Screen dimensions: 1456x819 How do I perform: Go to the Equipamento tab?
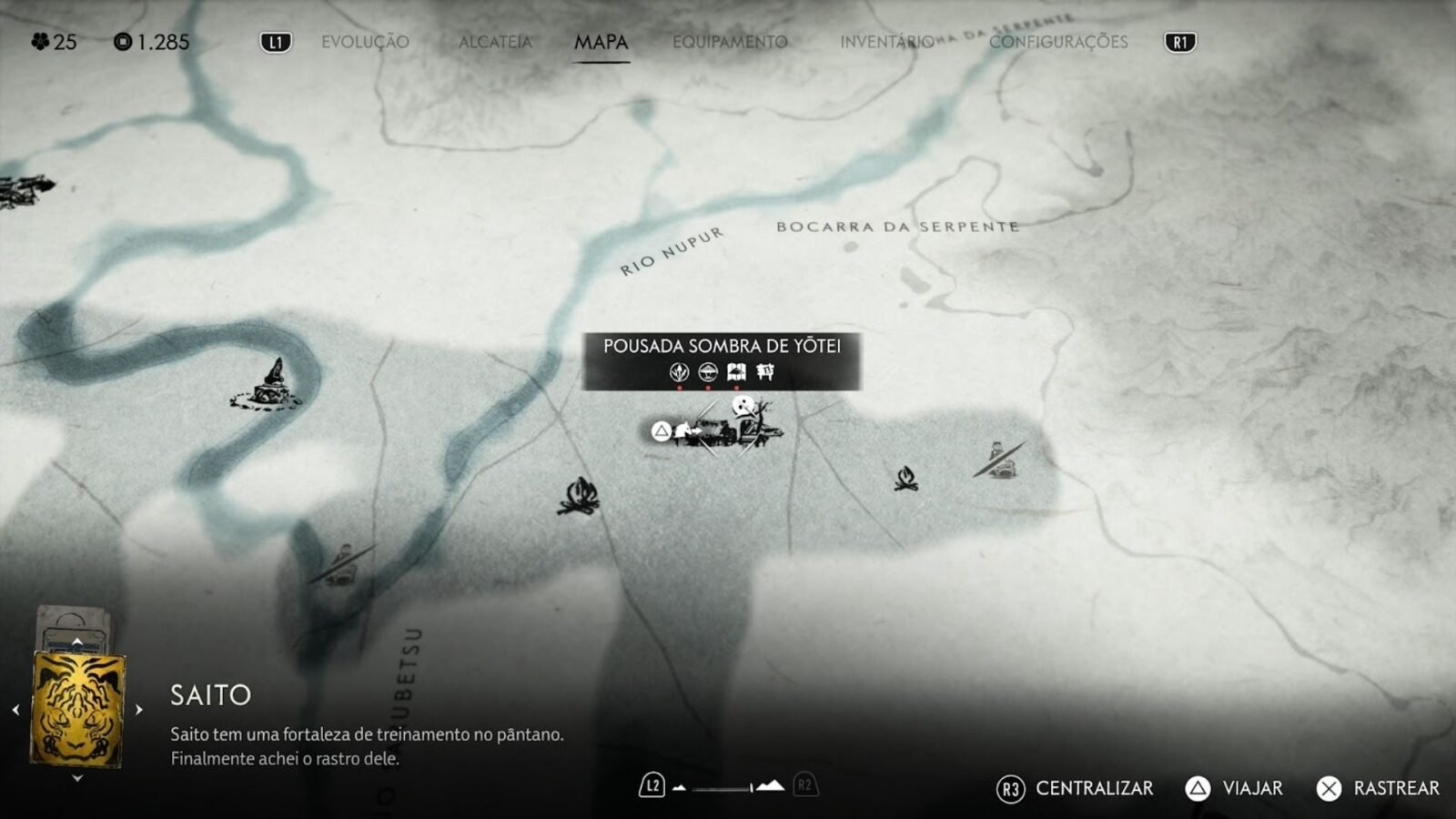coord(730,42)
